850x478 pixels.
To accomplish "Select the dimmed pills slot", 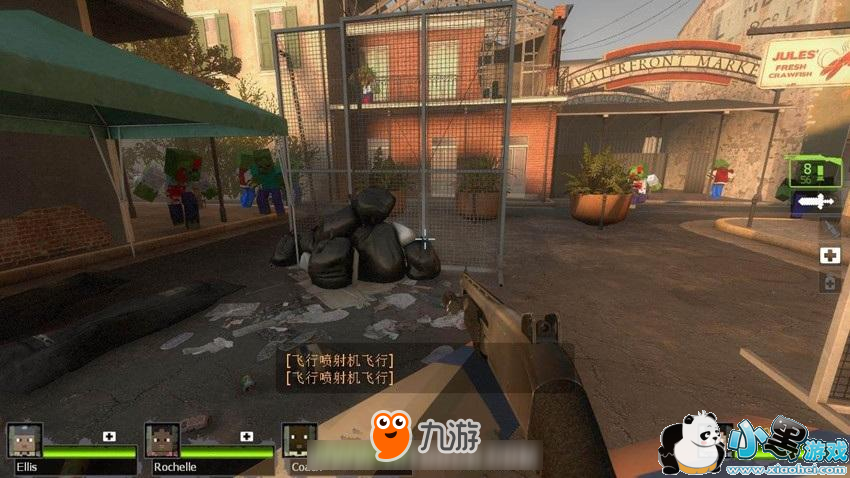I will click(829, 283).
